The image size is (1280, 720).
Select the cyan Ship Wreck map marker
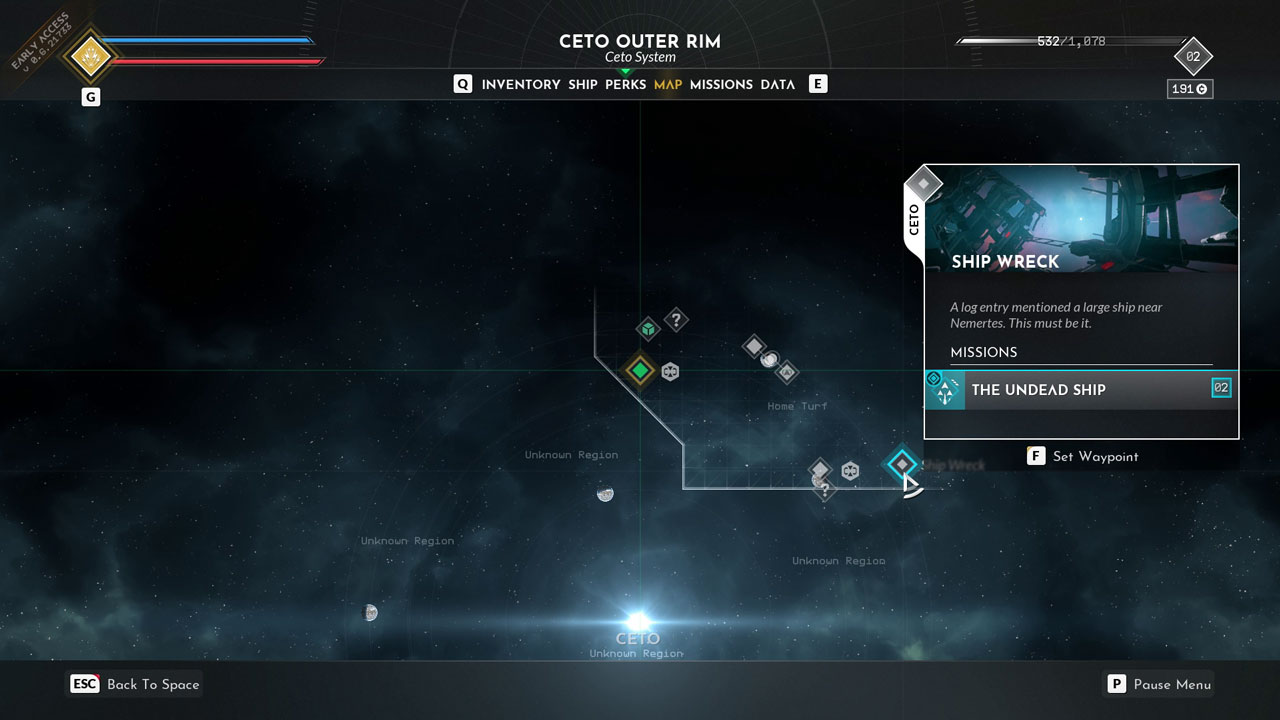click(902, 464)
